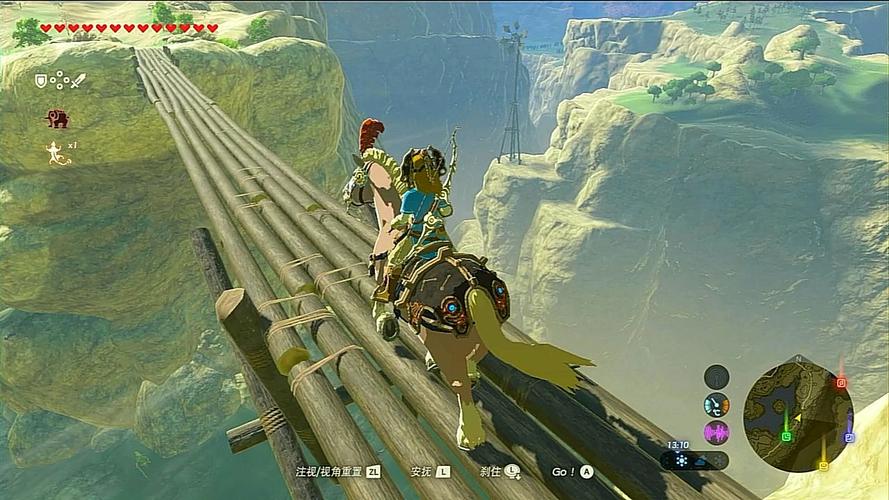Click the red elephant champion ability icon
The image size is (889, 500).
[x=57, y=118]
